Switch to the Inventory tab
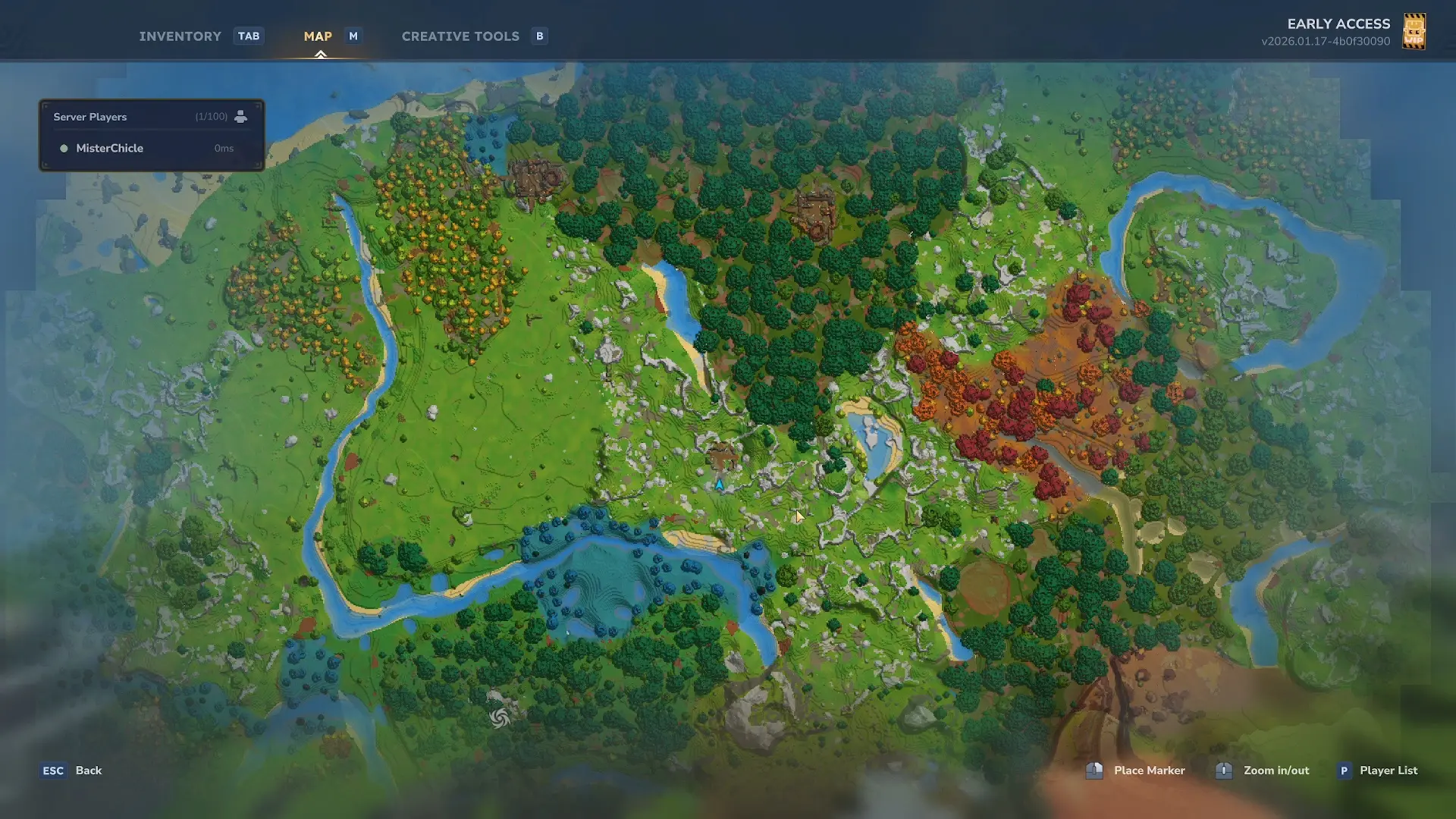Viewport: 1456px width, 819px height. tap(180, 36)
